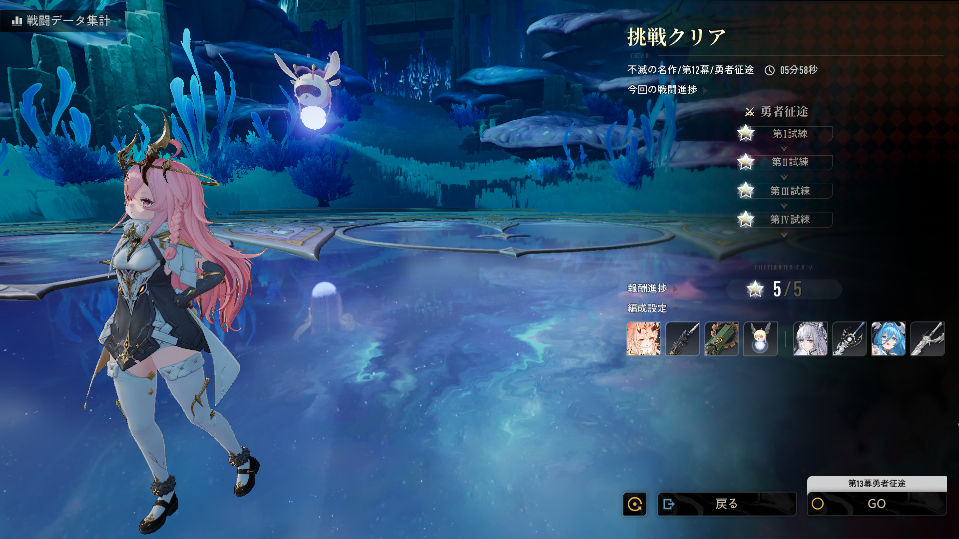The width and height of the screenshot is (959, 539).
Task: Select the green gear weapon icon
Action: [x=722, y=339]
